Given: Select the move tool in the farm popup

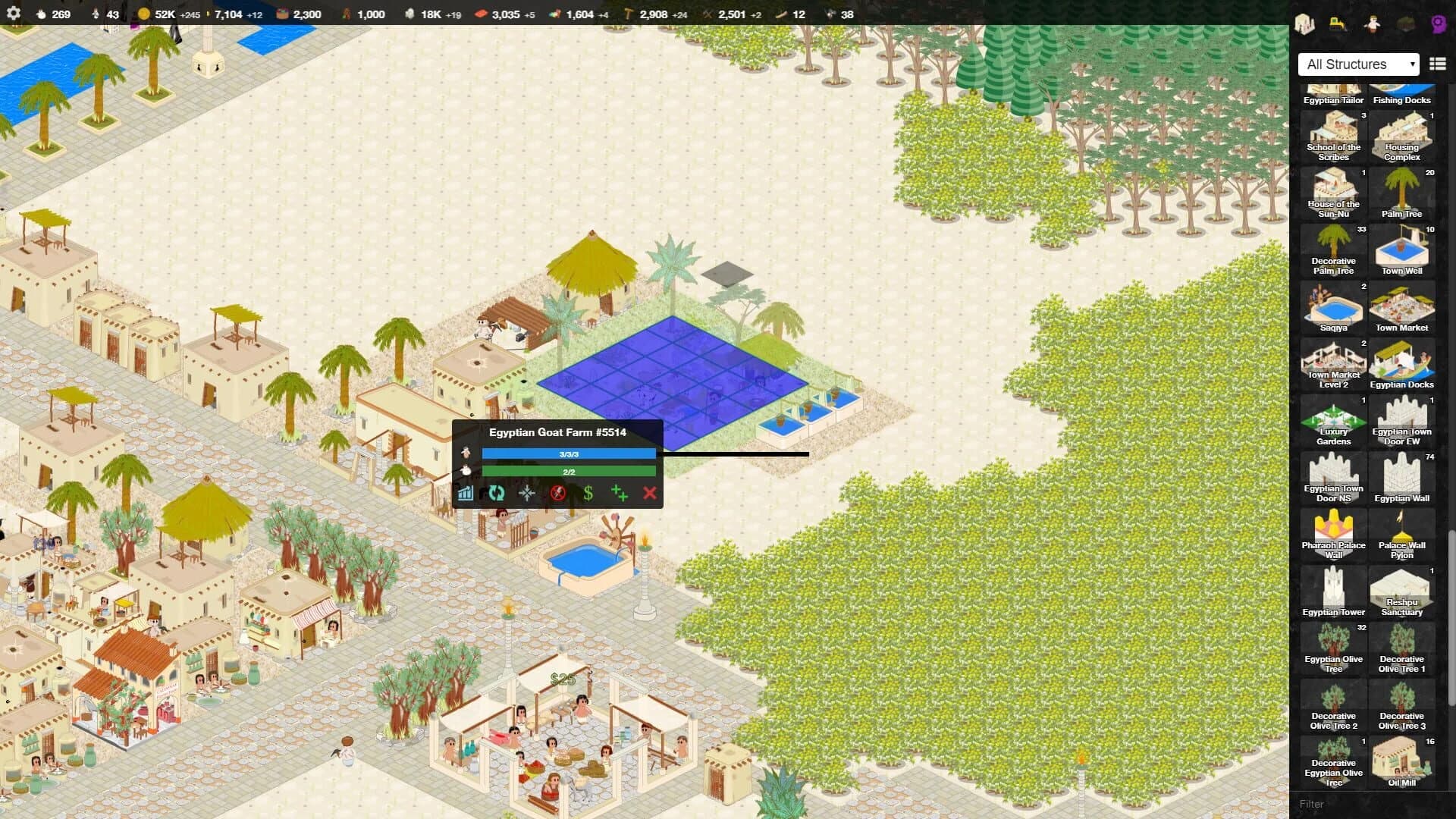Looking at the screenshot, I should point(526,493).
